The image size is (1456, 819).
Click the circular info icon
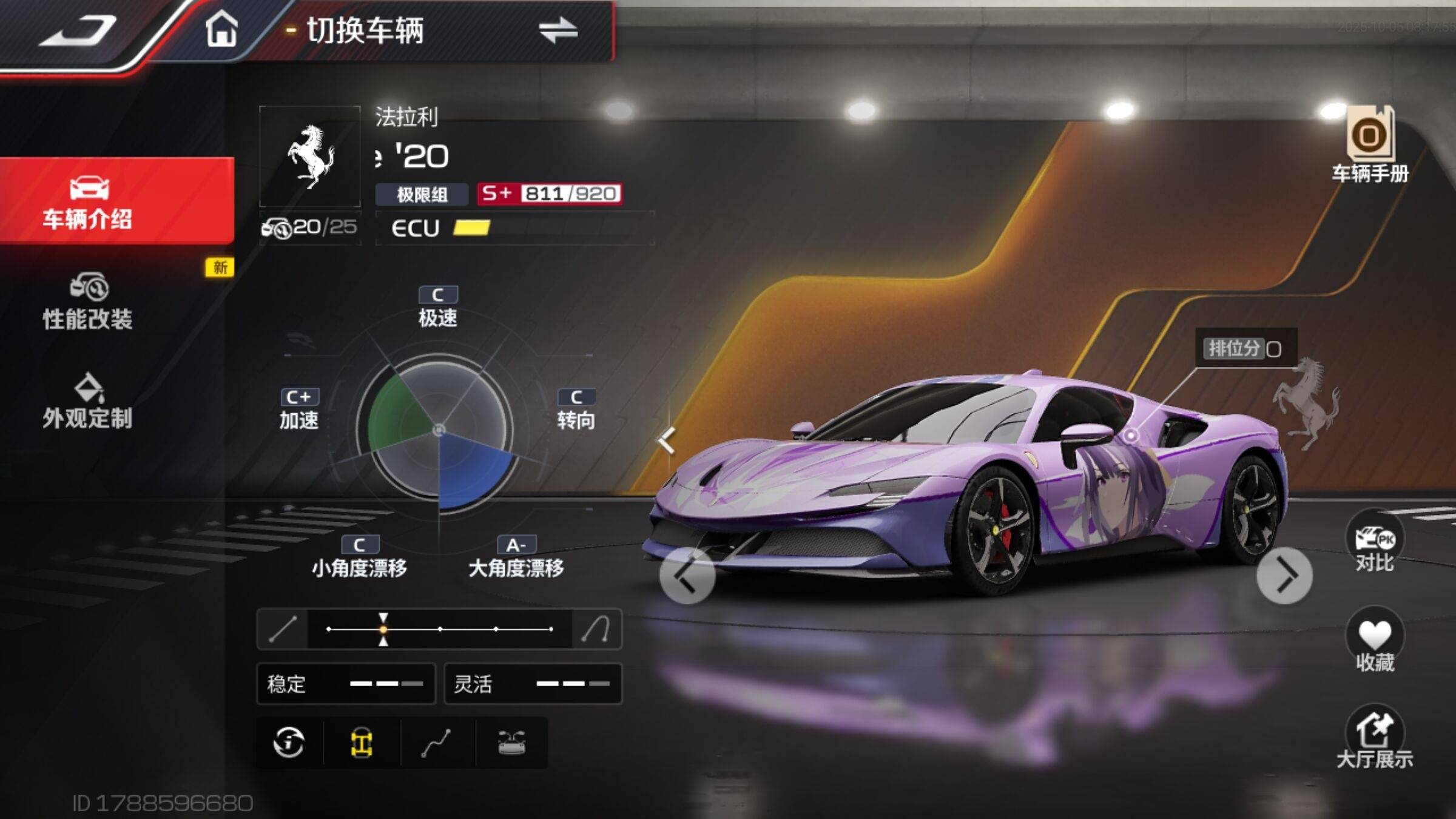(289, 743)
